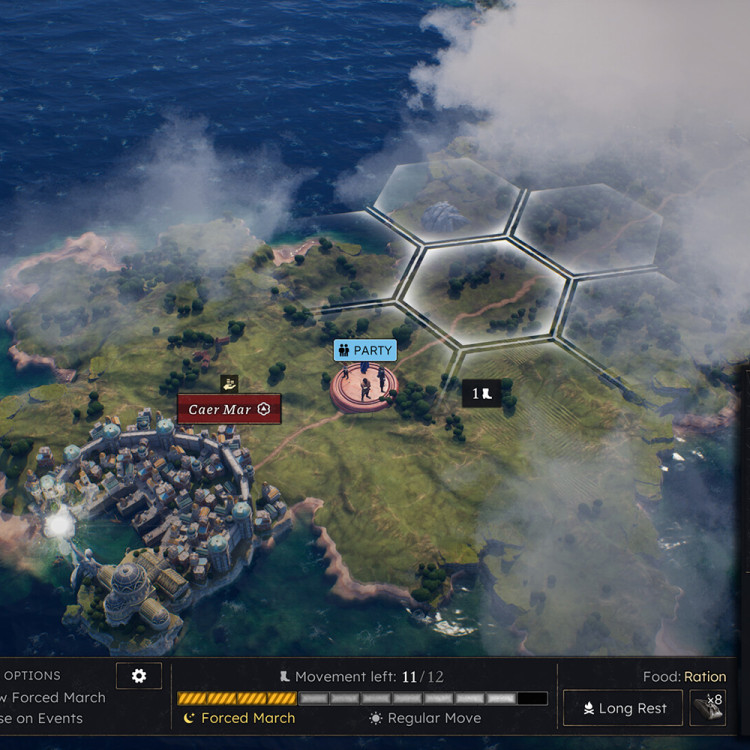This screenshot has width=750, height=750.
Task: Select the hex tile with movement cost 1
Action: click(481, 394)
